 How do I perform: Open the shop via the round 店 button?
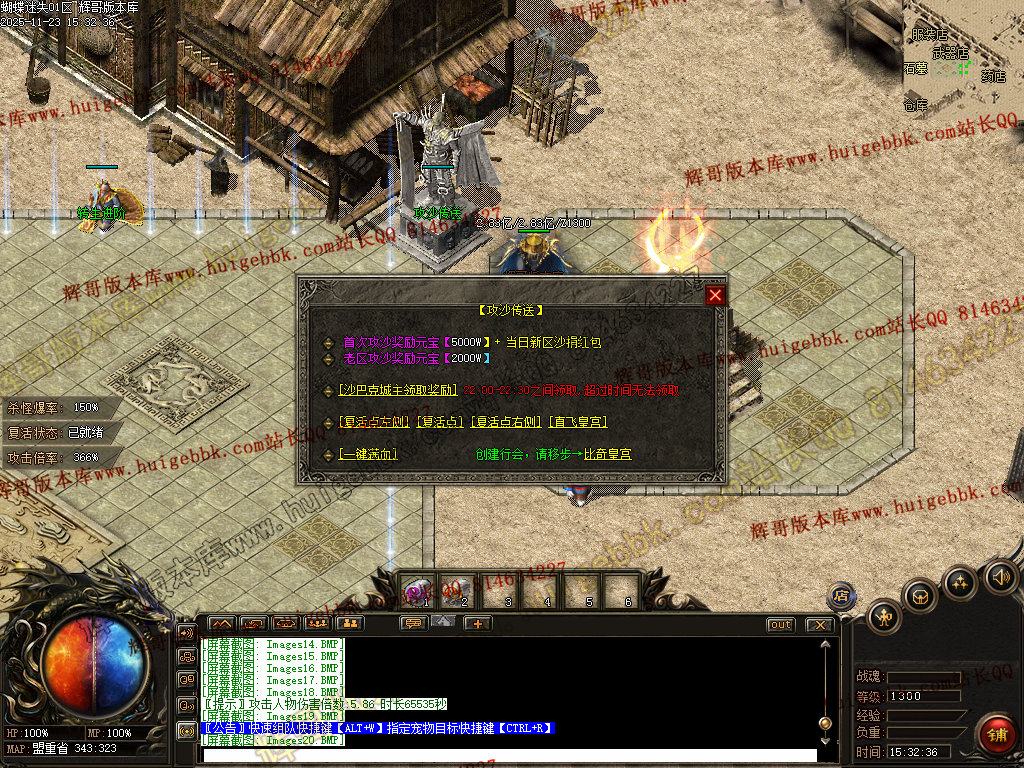(841, 595)
